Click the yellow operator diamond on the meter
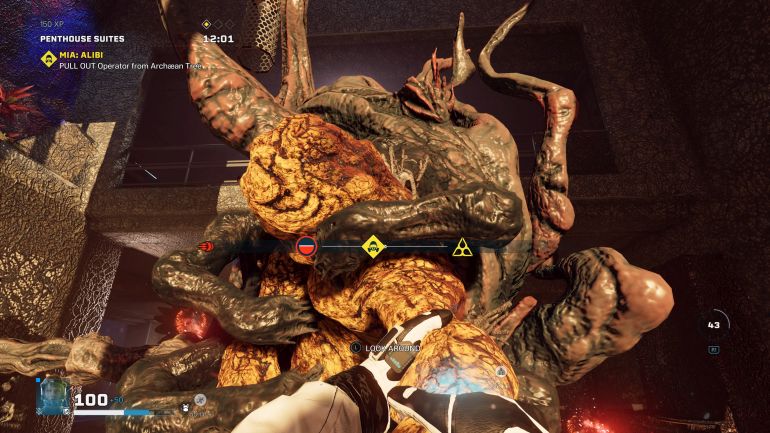Image resolution: width=770 pixels, height=433 pixels. tap(373, 245)
